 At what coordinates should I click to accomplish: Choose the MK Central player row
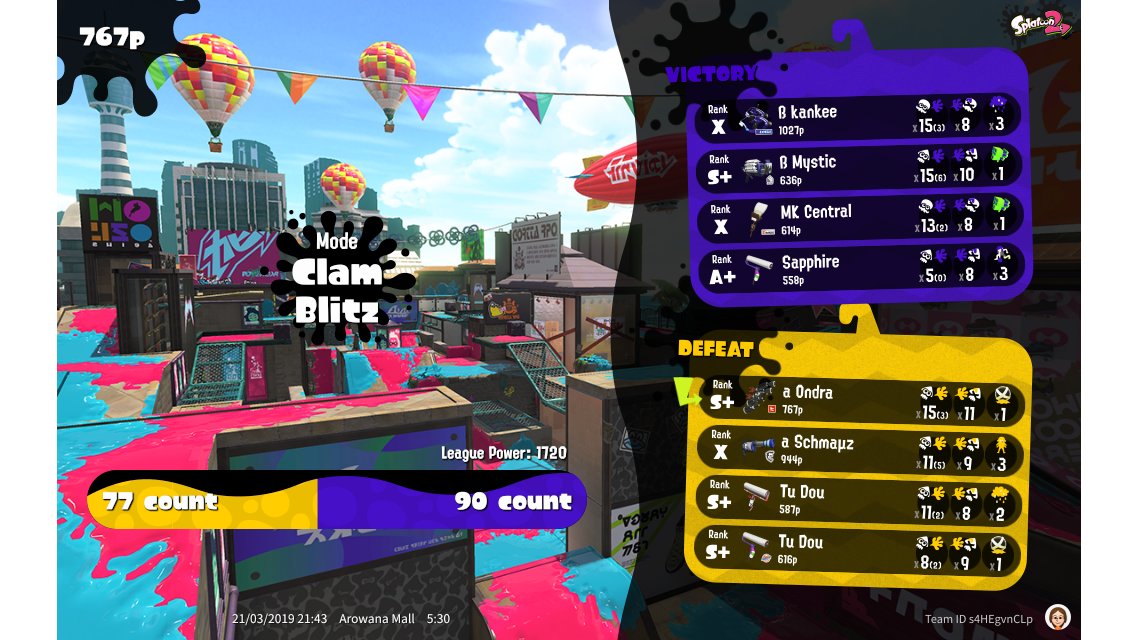[860, 217]
